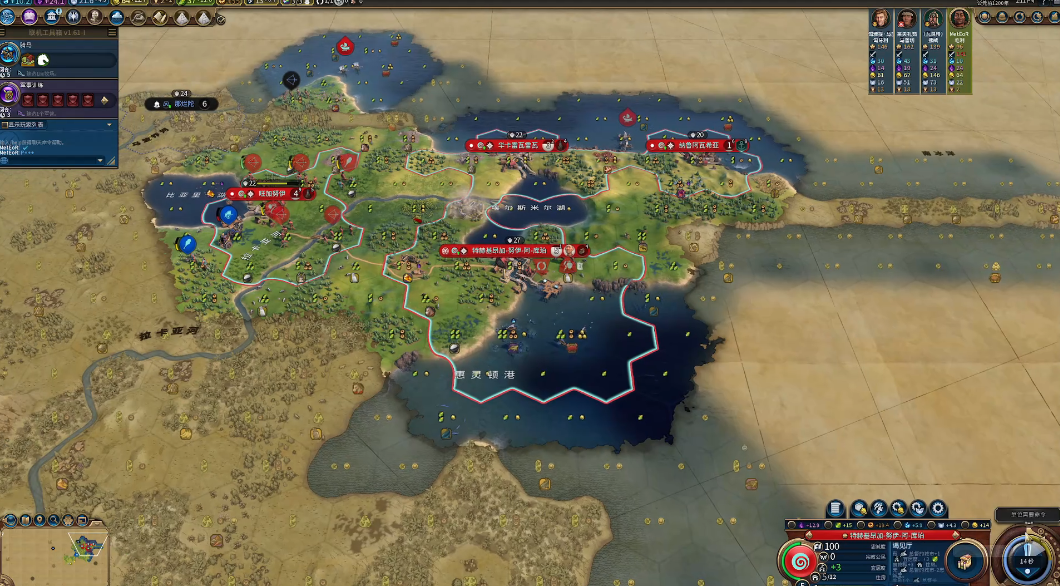
Task: Open the technology tree button
Action: (9, 17)
